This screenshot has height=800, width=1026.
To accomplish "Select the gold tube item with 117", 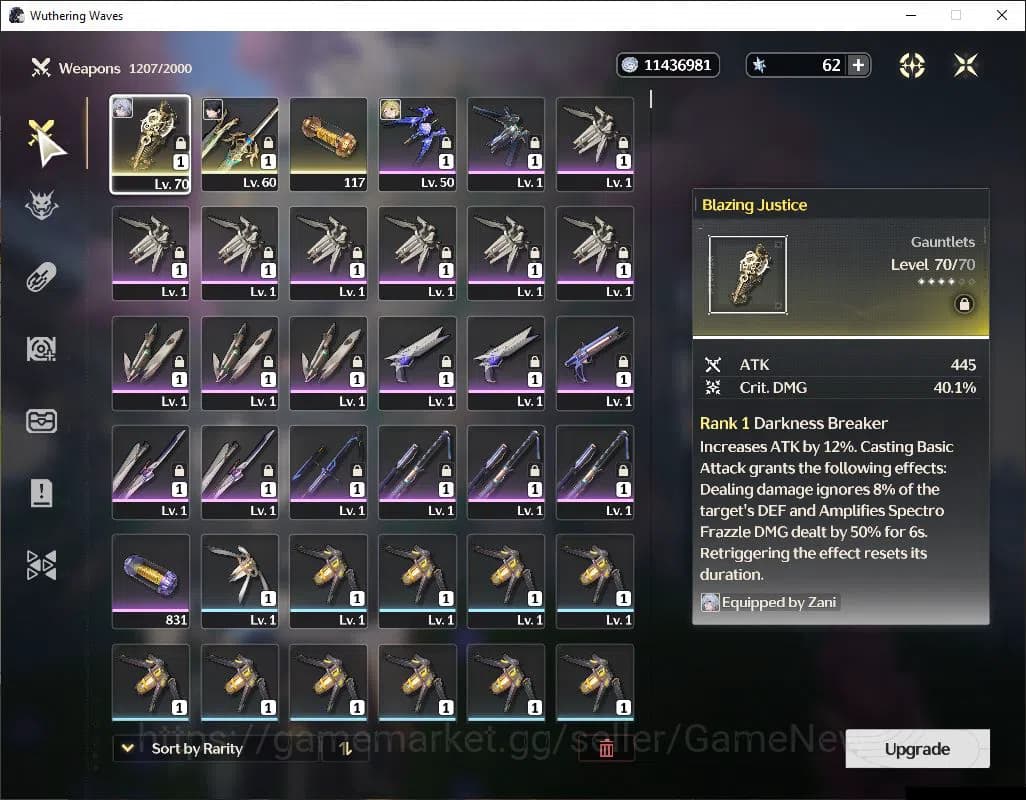I will 329,144.
